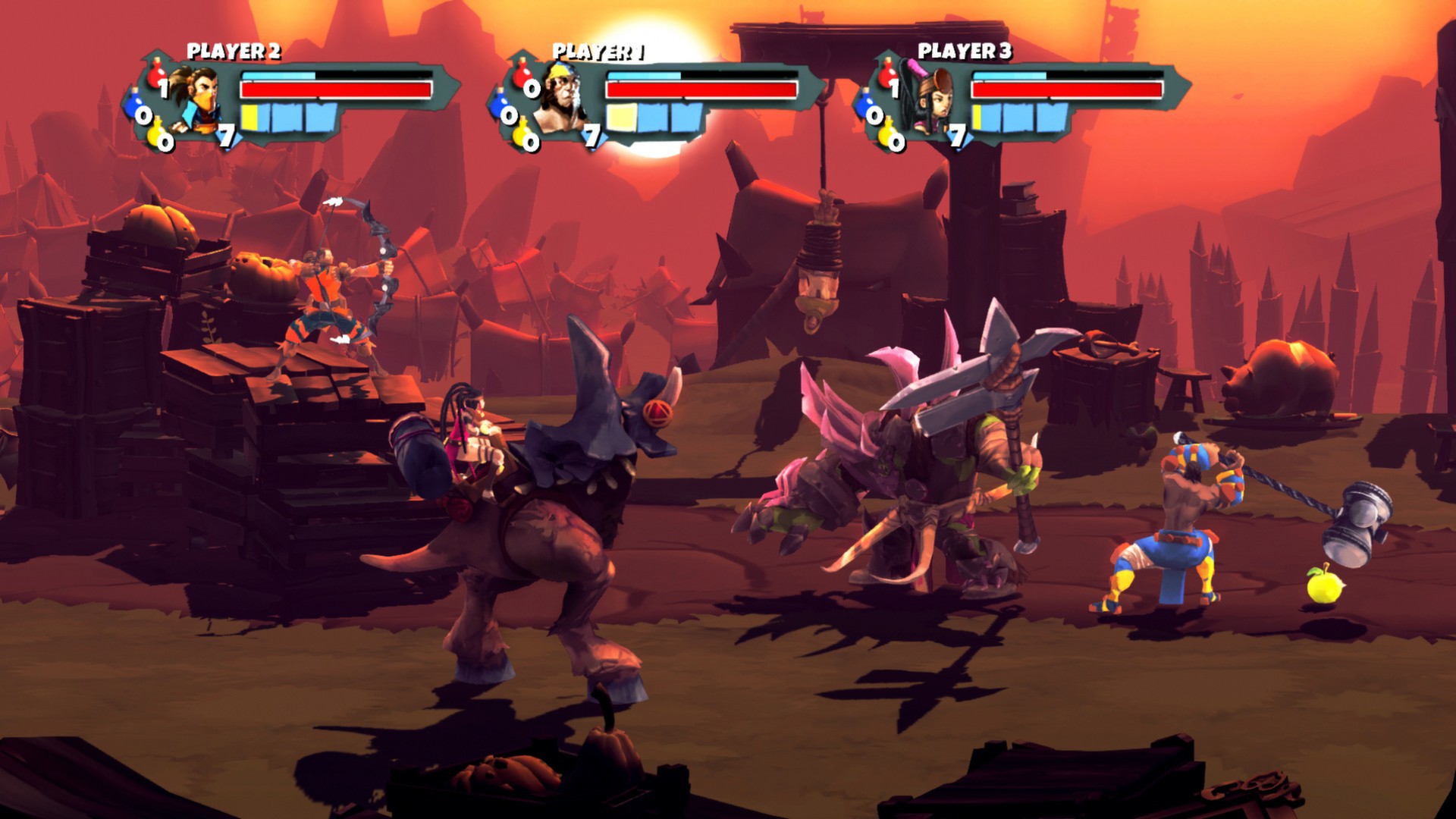Select the yellow potion icon for Player 2
This screenshot has width=1456, height=819.
[155, 134]
